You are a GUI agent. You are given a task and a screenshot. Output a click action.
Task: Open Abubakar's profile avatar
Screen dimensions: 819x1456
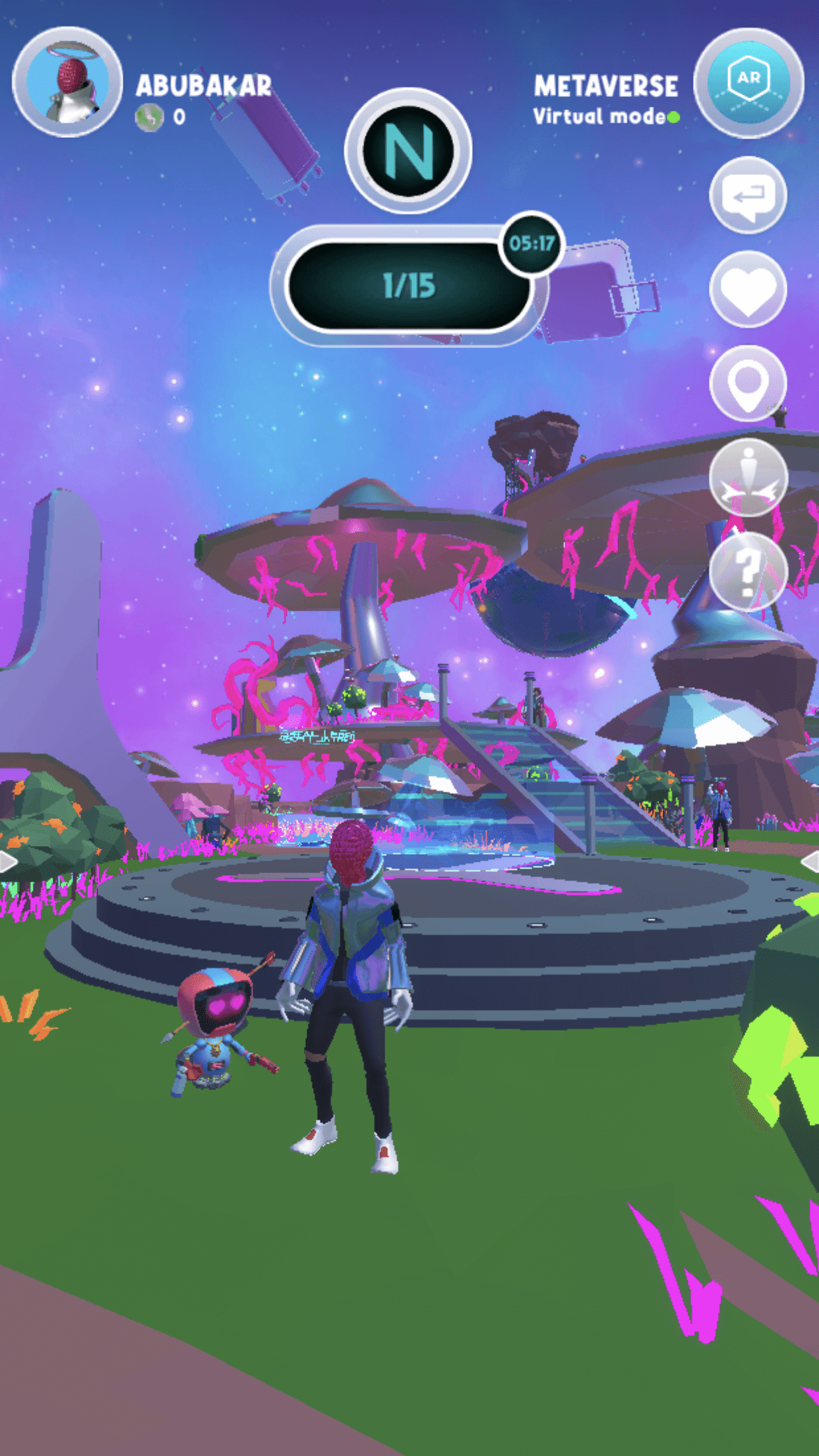coord(67,82)
